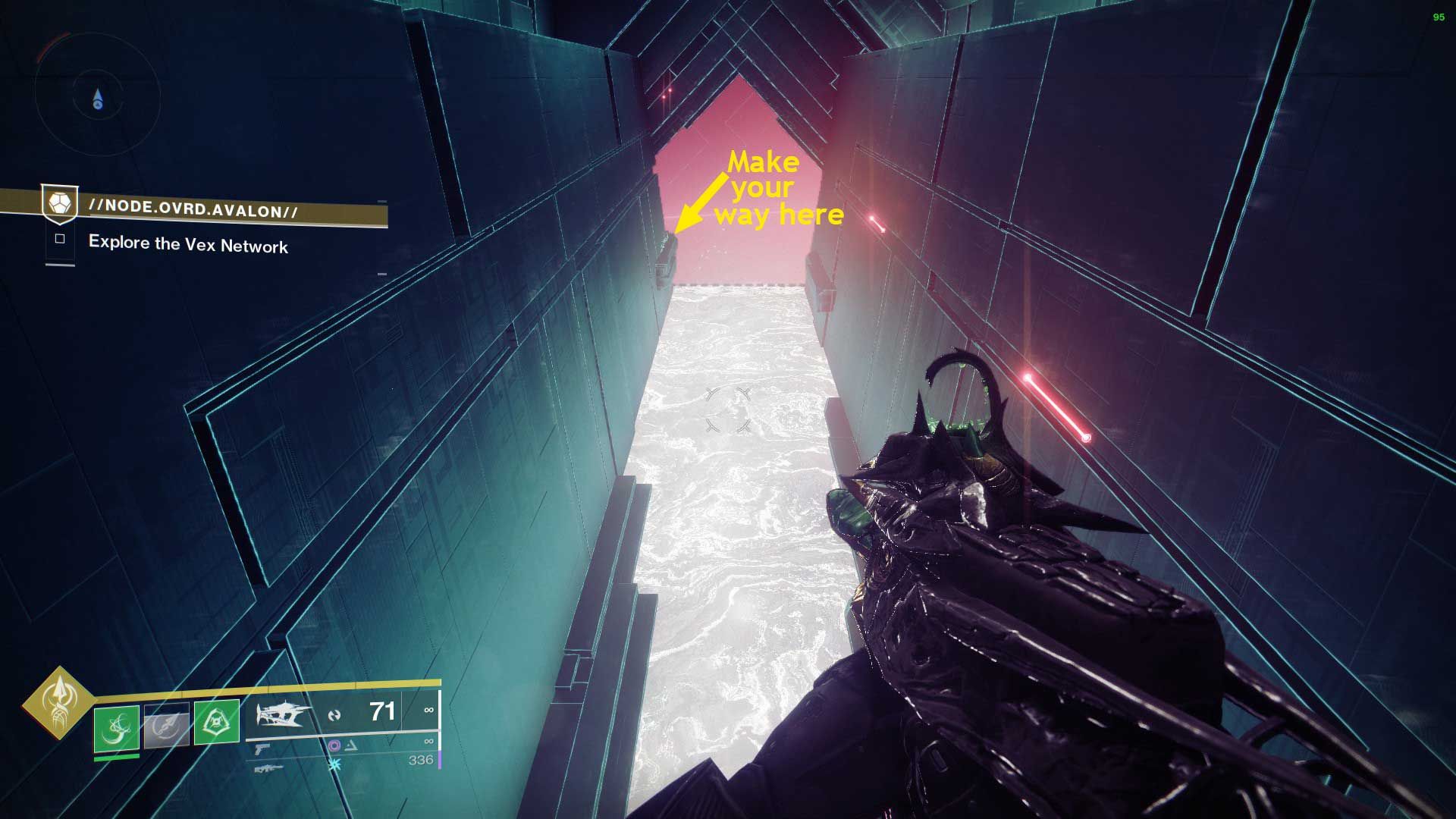Select the Explore the Vex Network objective text
This screenshot has width=1456, height=819.
[188, 245]
